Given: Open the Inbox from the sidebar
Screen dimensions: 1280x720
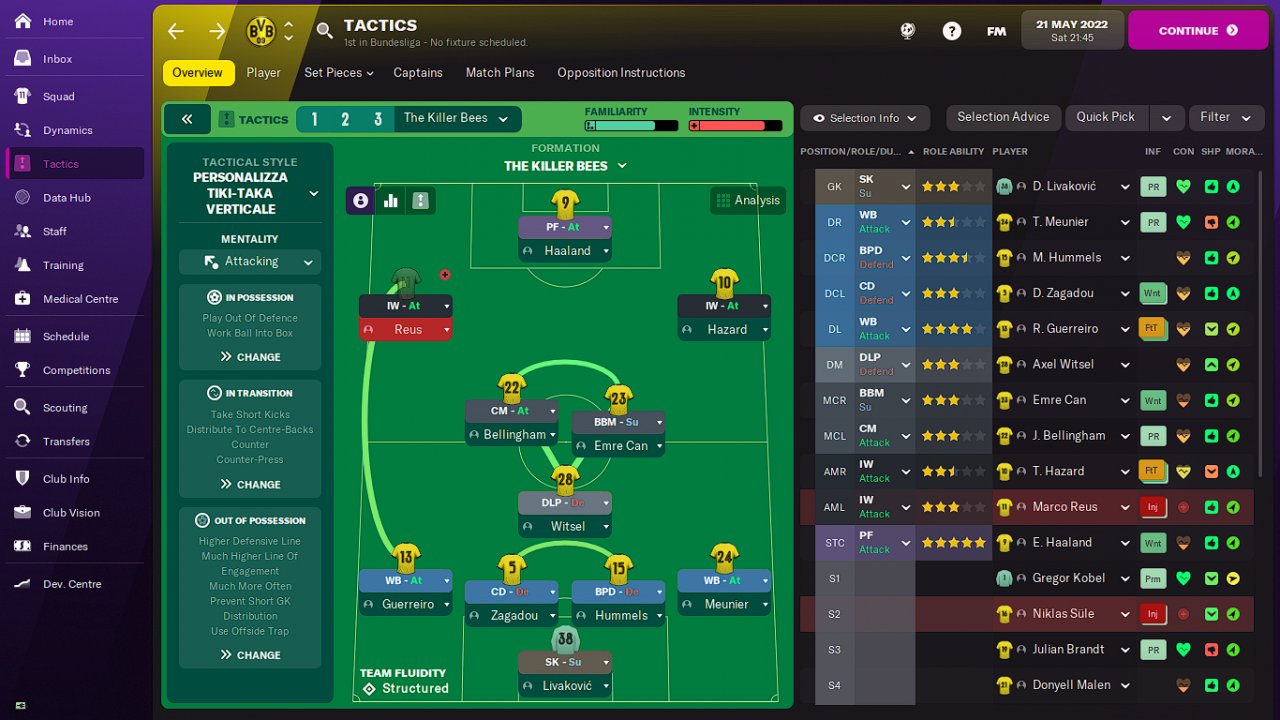Looking at the screenshot, I should point(57,59).
